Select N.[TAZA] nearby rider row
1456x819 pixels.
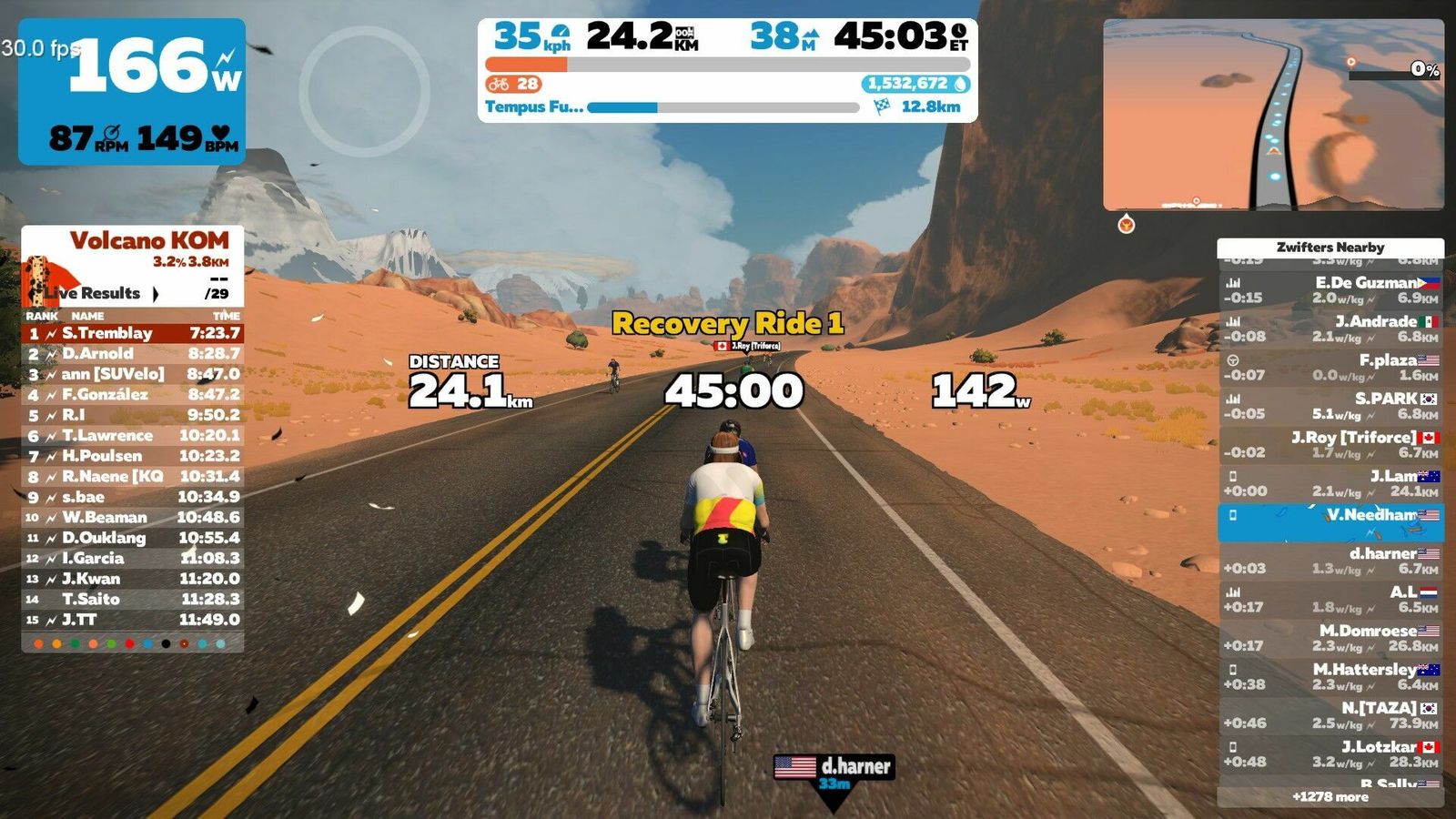[x=1330, y=715]
